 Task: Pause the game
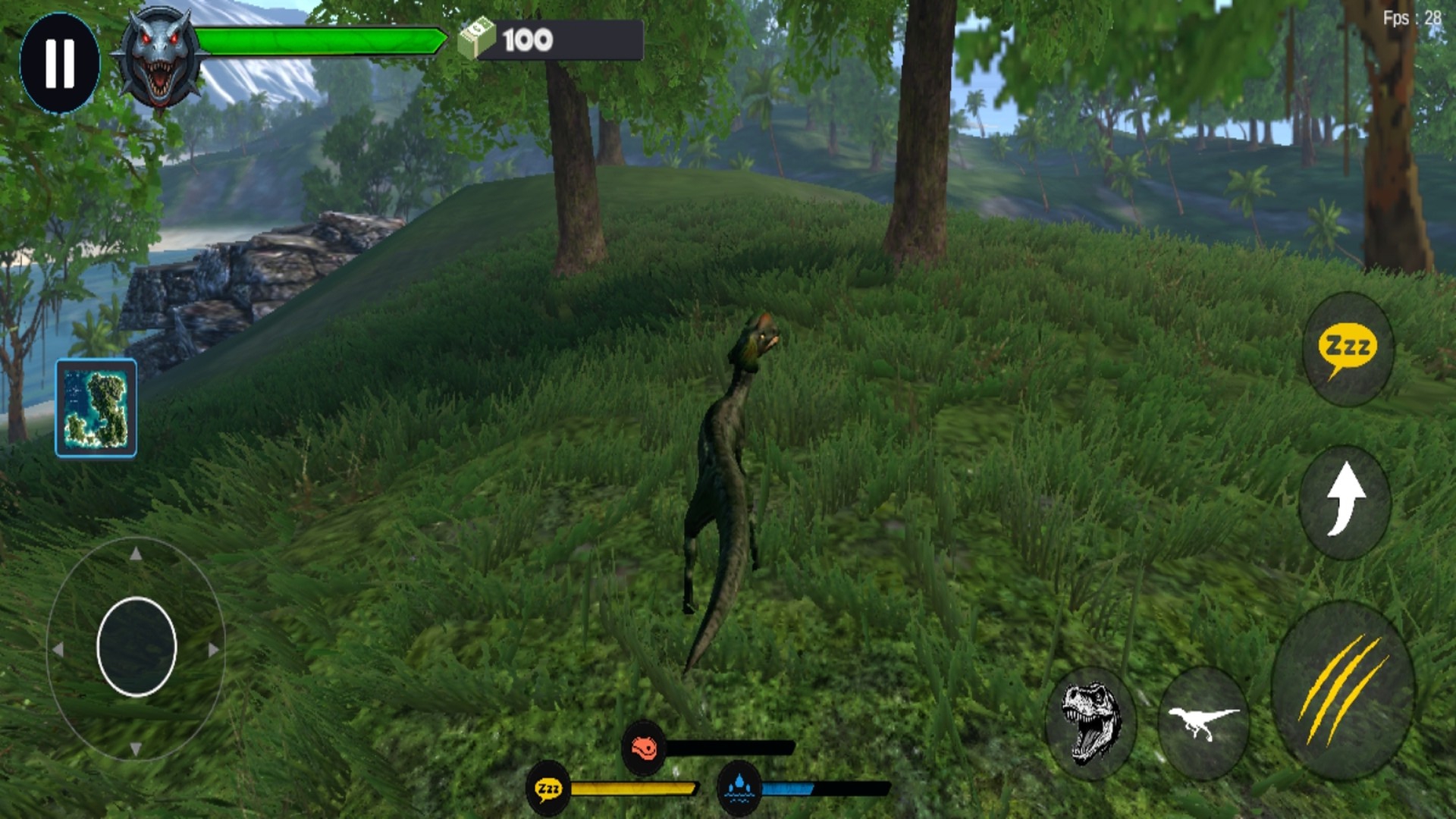tap(60, 63)
